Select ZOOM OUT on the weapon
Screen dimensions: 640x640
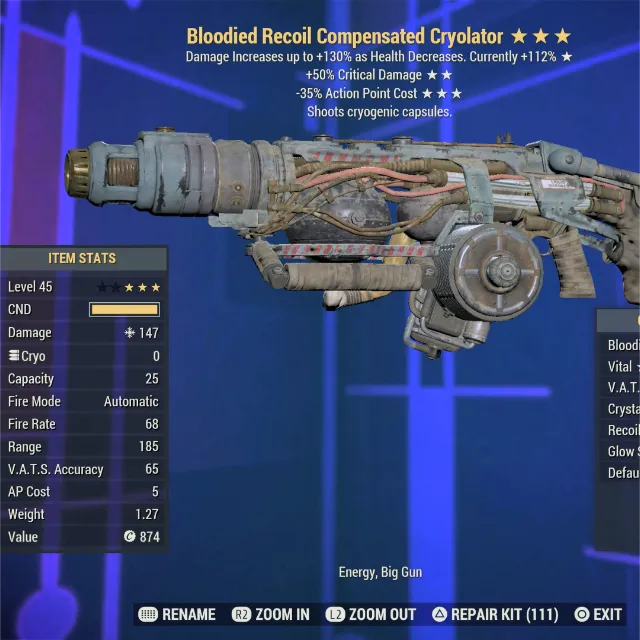(372, 614)
